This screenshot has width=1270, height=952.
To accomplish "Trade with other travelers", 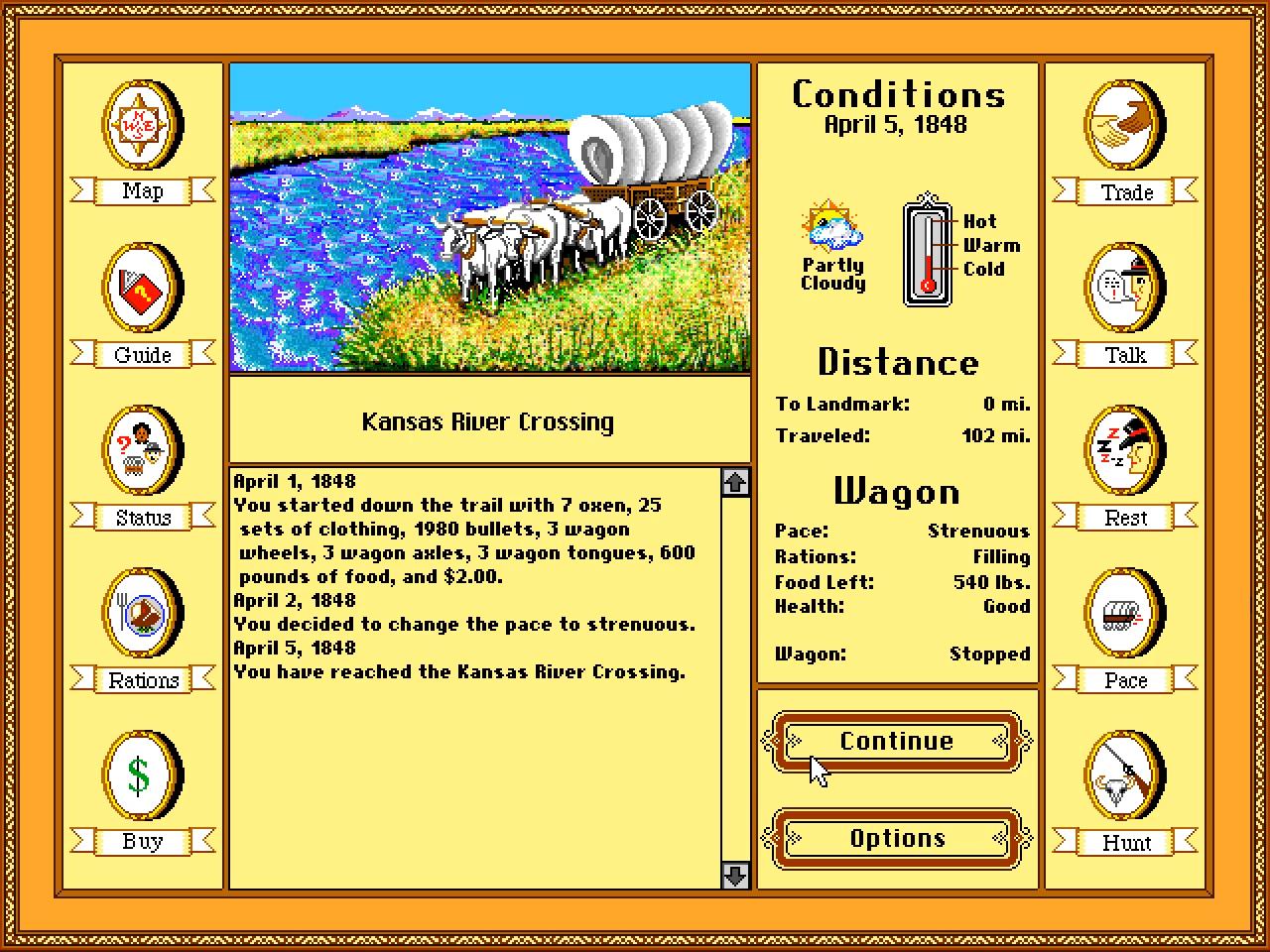I will pyautogui.click(x=1123, y=126).
